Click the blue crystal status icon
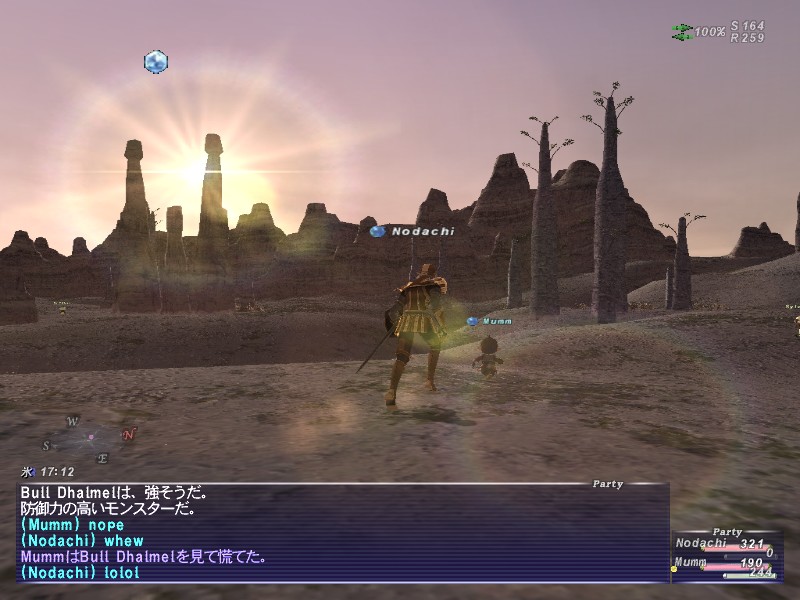The height and width of the screenshot is (600, 800). click(x=155, y=62)
